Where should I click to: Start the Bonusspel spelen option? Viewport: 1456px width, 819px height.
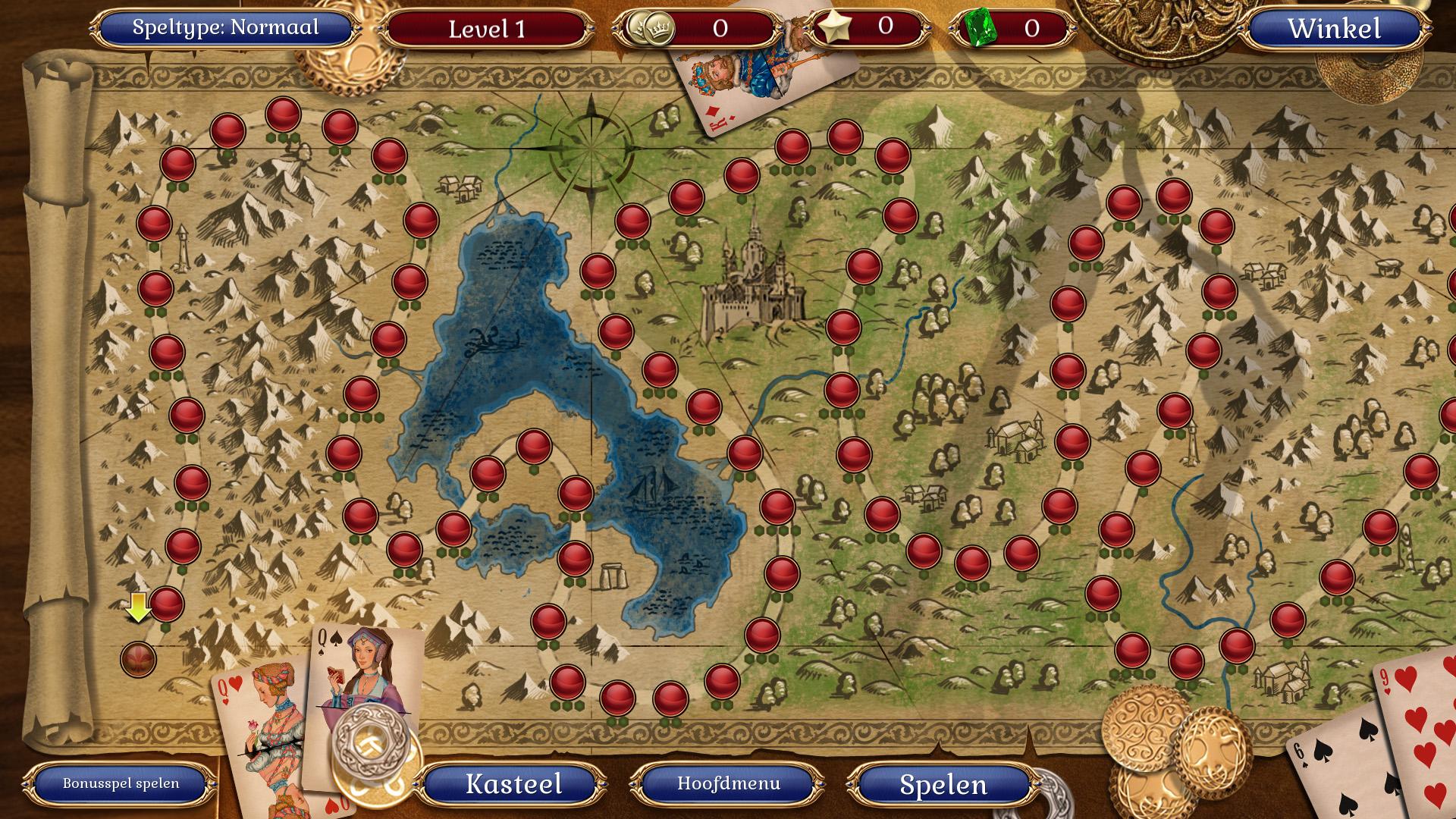(x=121, y=783)
